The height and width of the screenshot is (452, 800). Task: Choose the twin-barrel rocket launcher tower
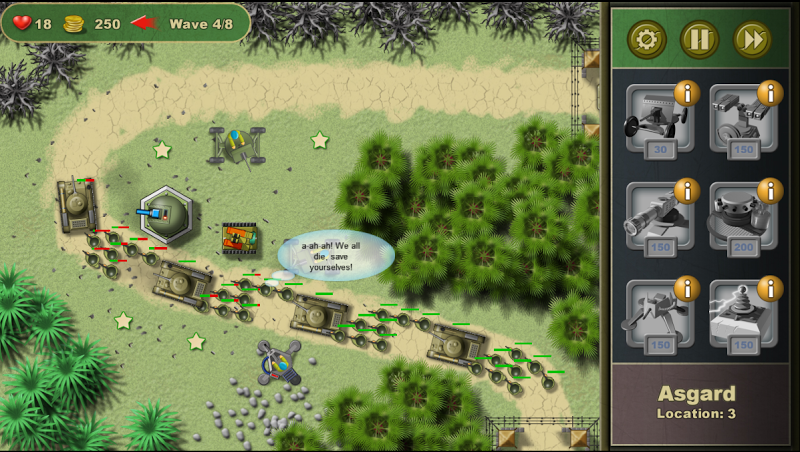pos(742,120)
